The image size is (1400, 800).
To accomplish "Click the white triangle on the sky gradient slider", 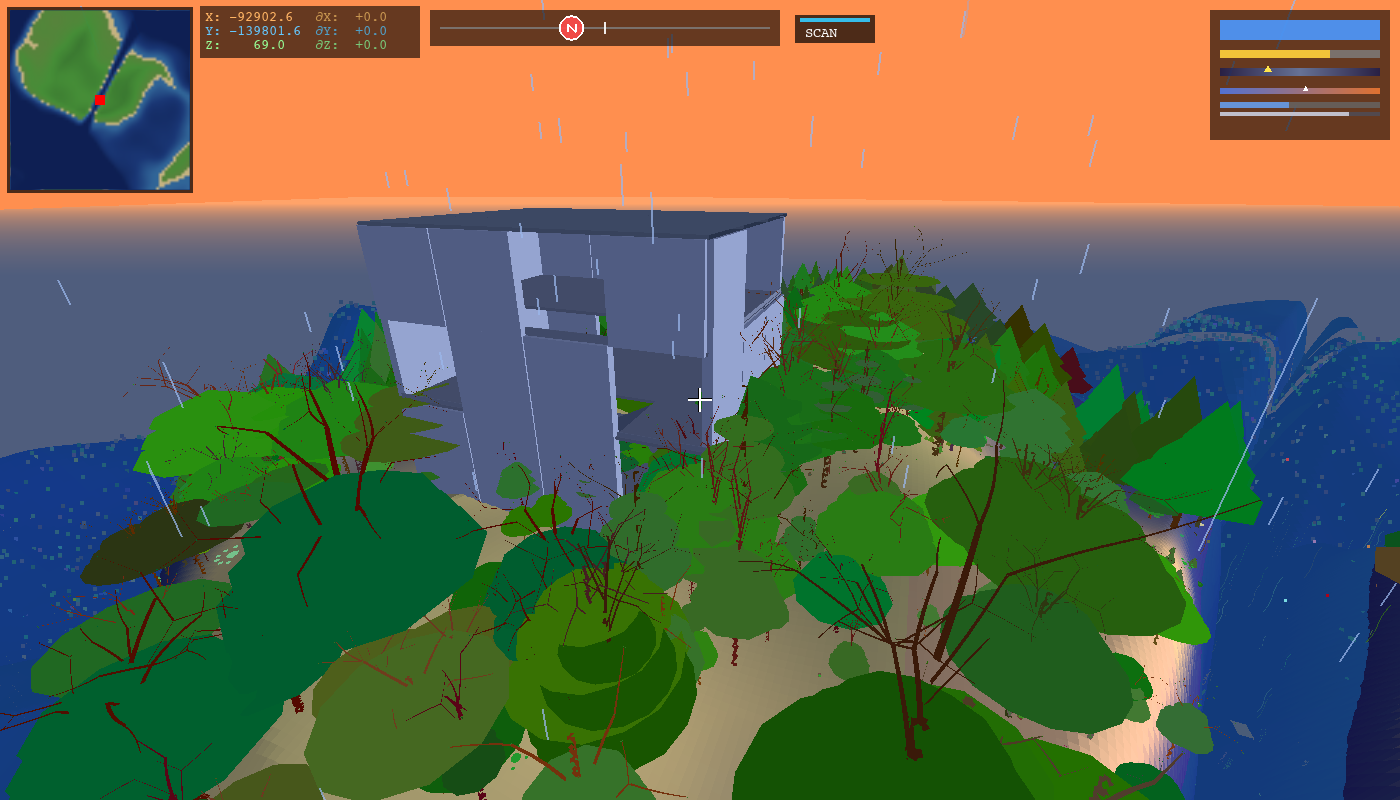I will (x=1305, y=87).
